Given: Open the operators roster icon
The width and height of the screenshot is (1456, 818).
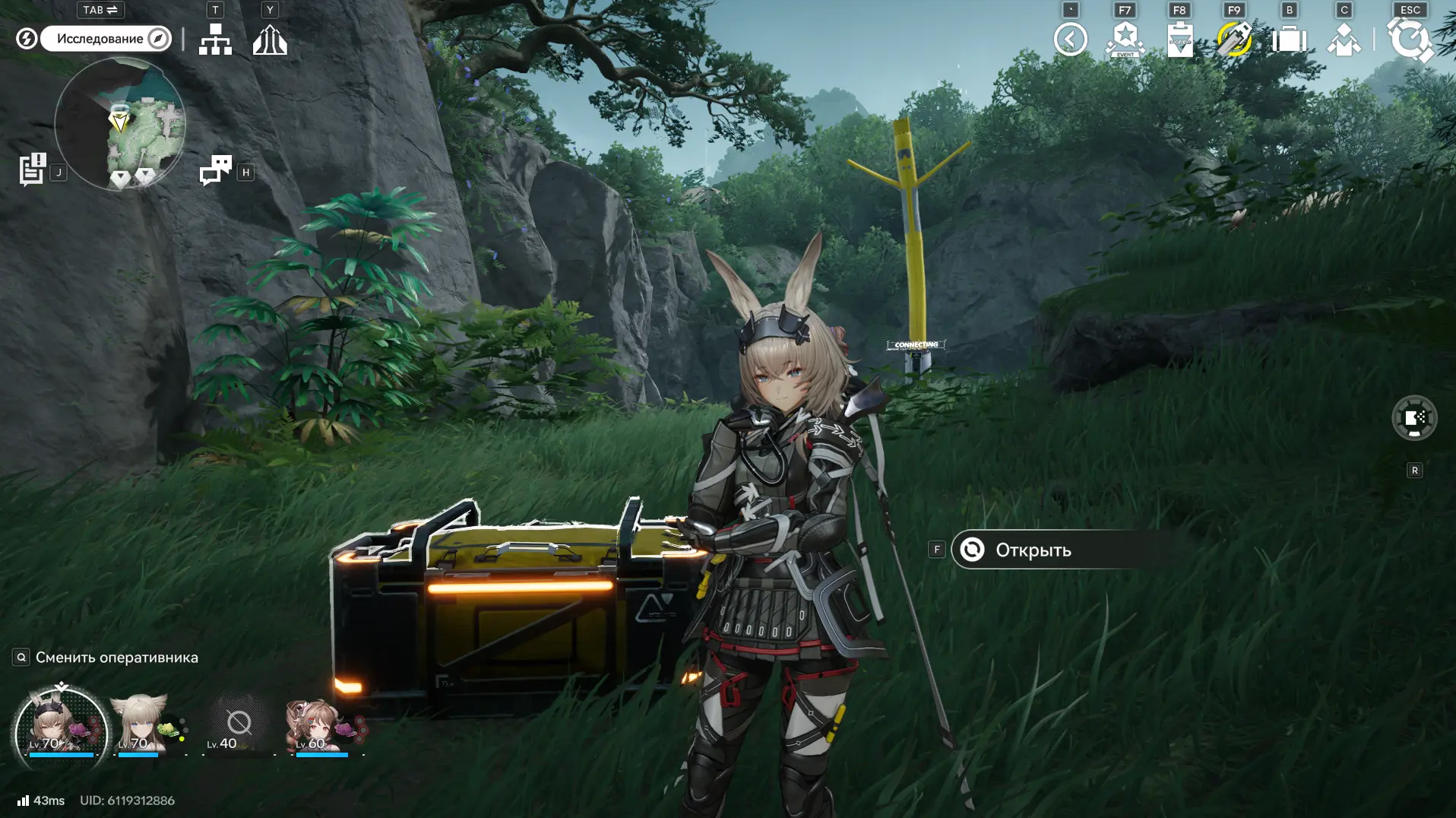Looking at the screenshot, I should (x=1344, y=39).
